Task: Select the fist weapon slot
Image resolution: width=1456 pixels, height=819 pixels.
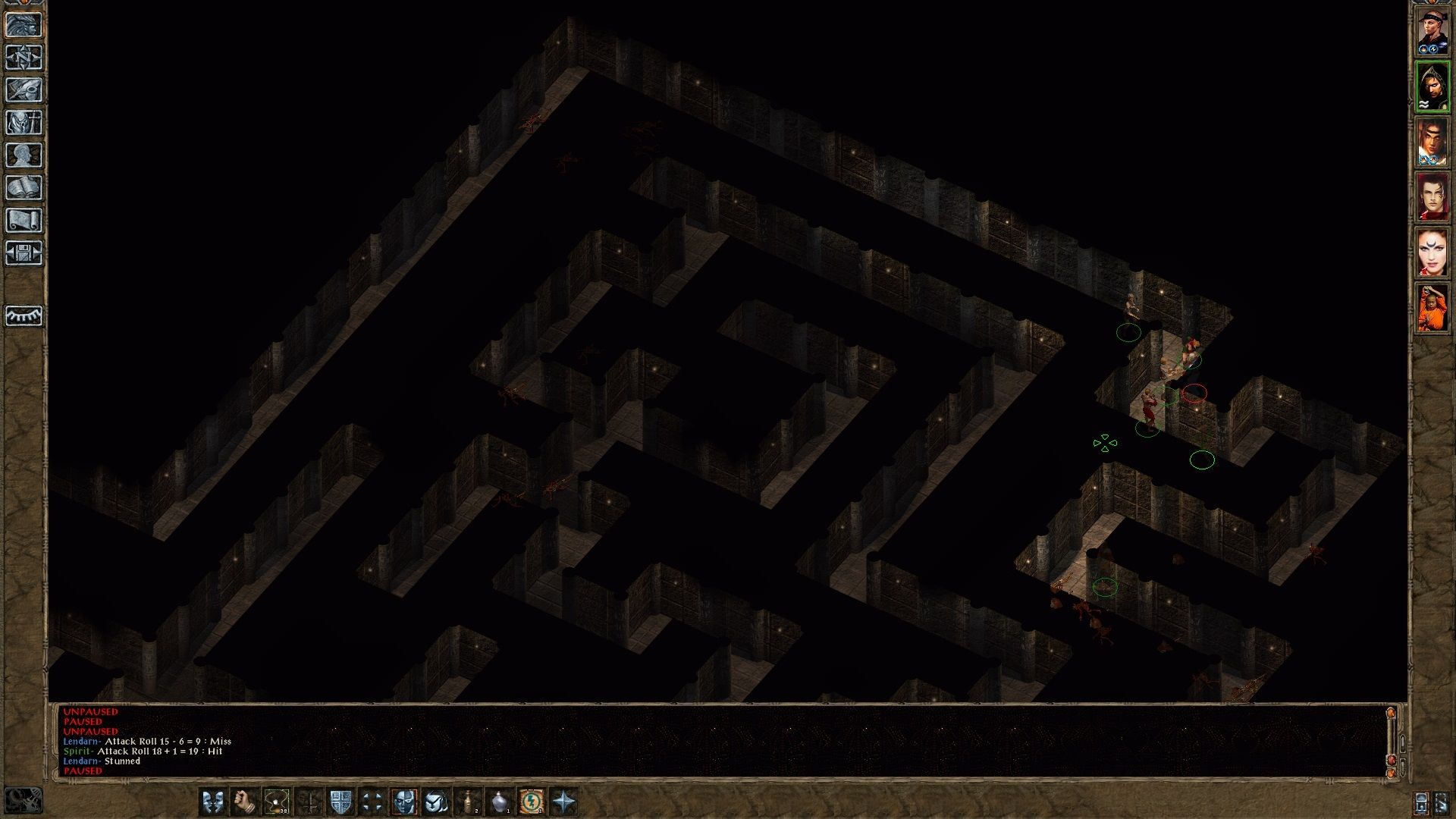Action: click(x=245, y=802)
